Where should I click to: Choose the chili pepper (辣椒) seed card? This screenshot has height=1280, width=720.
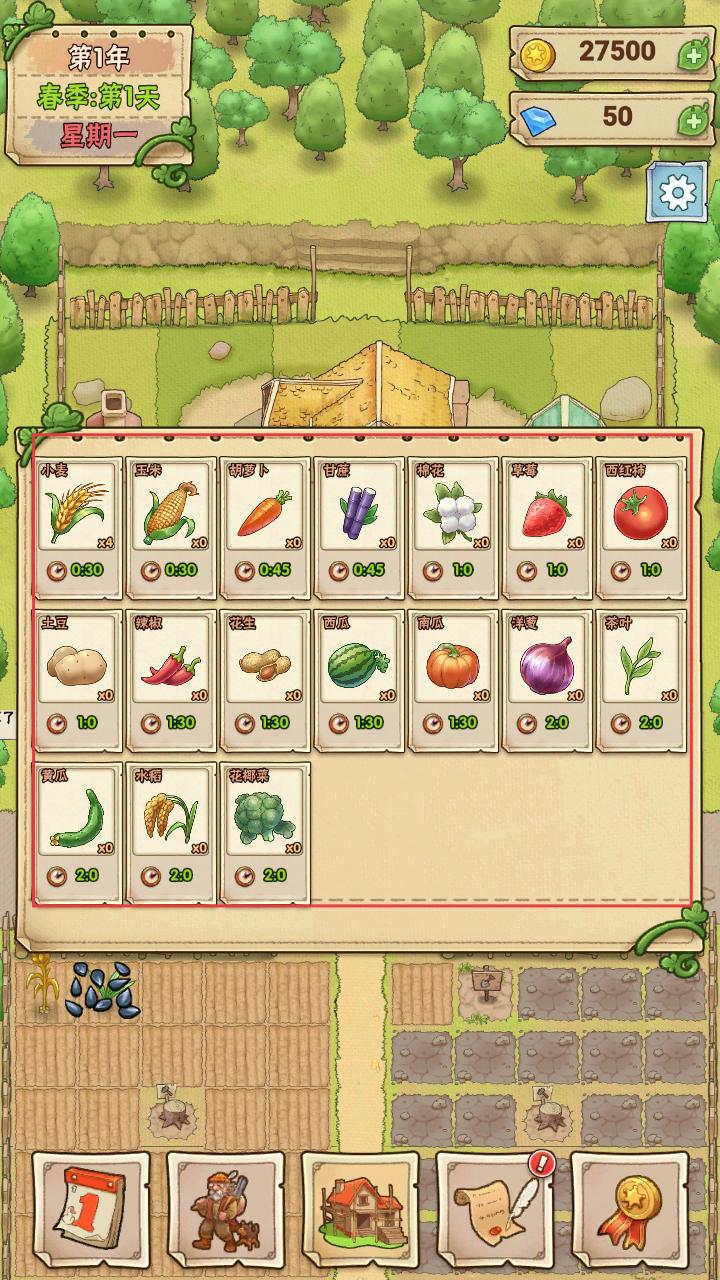(171, 672)
